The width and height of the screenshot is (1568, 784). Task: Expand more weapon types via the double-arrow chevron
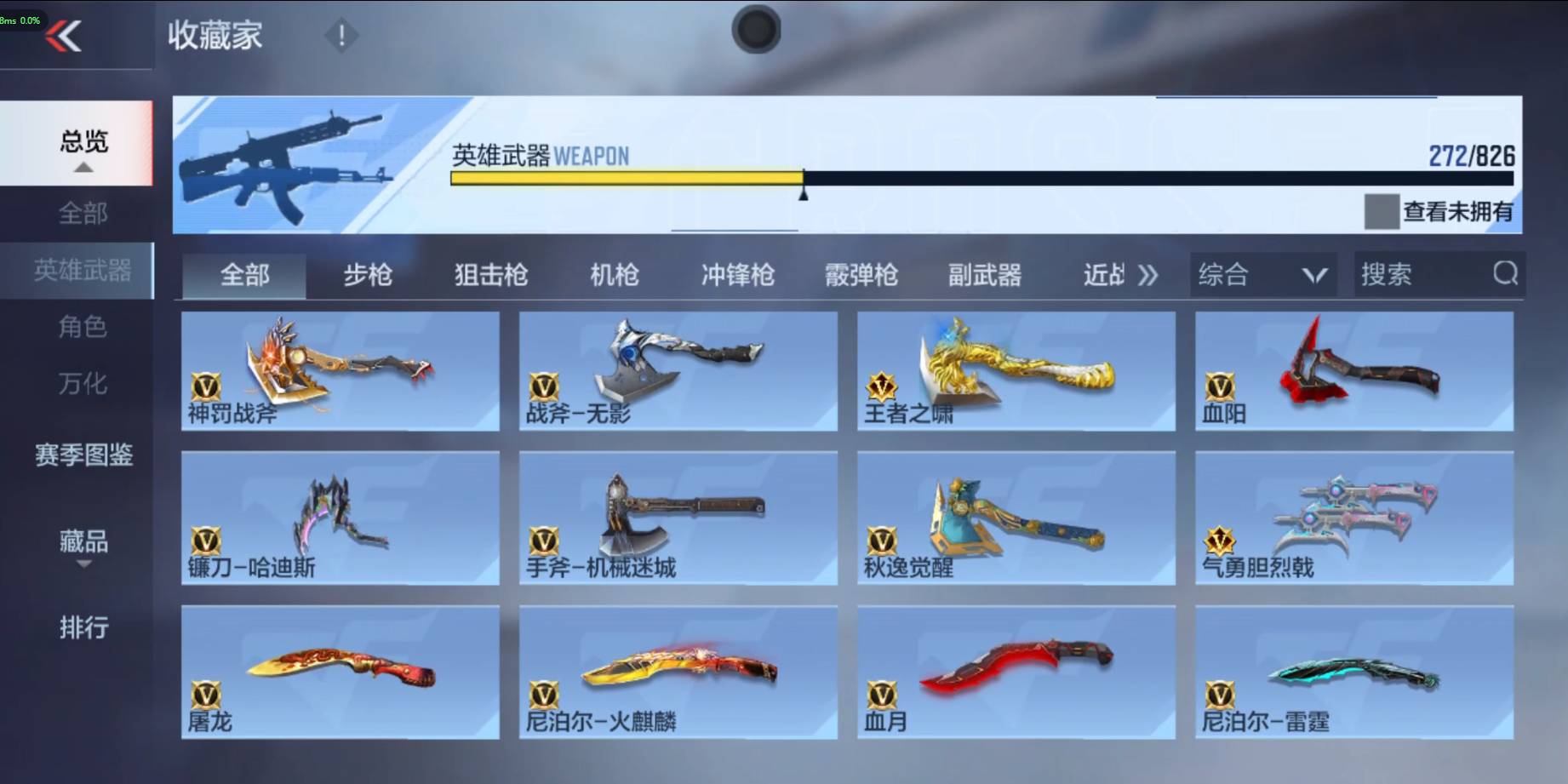(x=1148, y=274)
